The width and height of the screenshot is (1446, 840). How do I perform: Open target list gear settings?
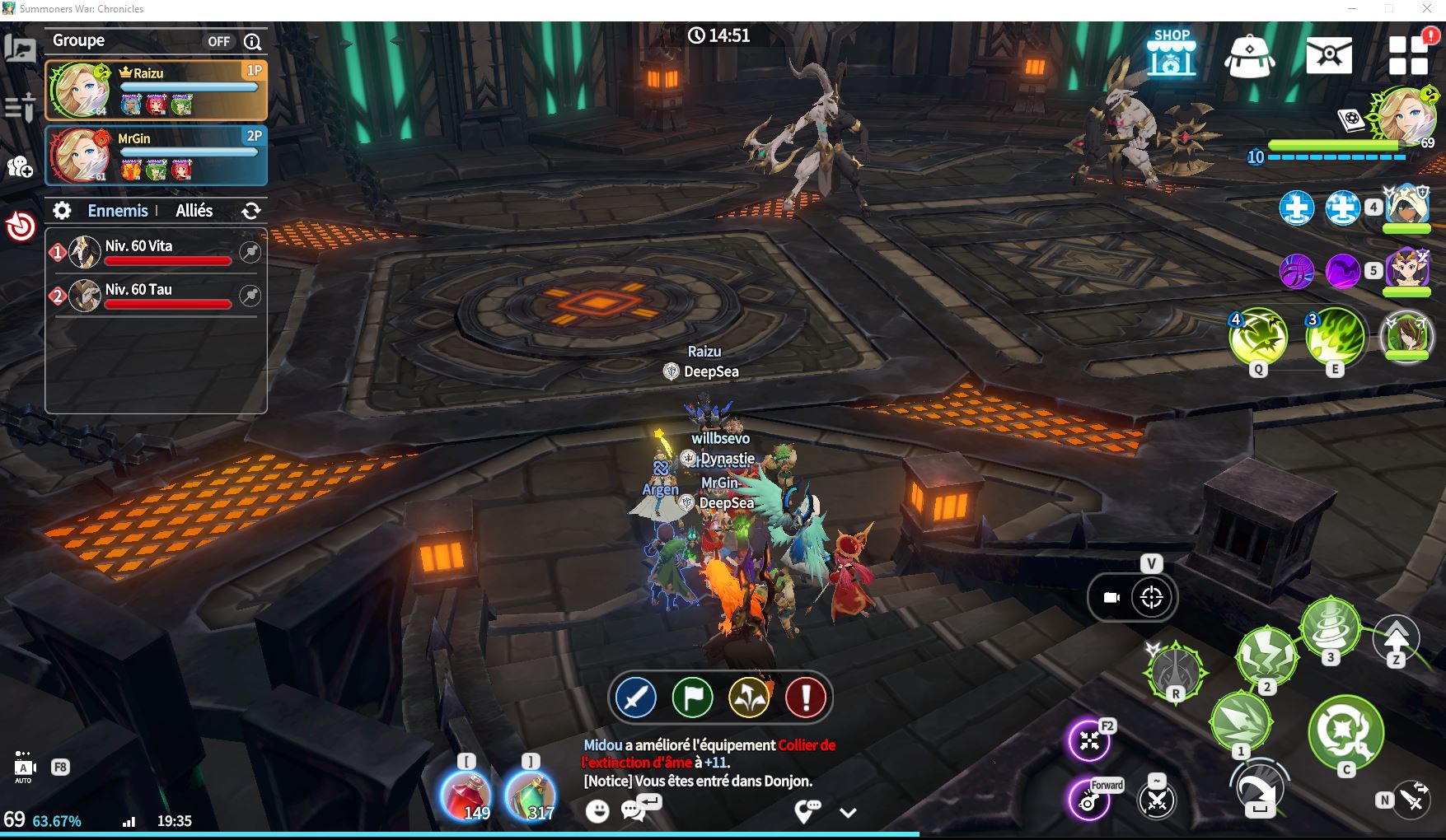click(62, 211)
